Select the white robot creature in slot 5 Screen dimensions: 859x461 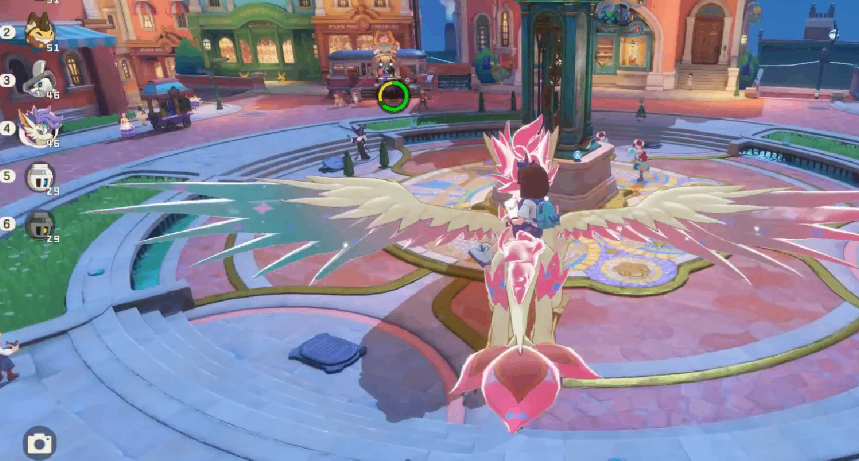[x=40, y=175]
